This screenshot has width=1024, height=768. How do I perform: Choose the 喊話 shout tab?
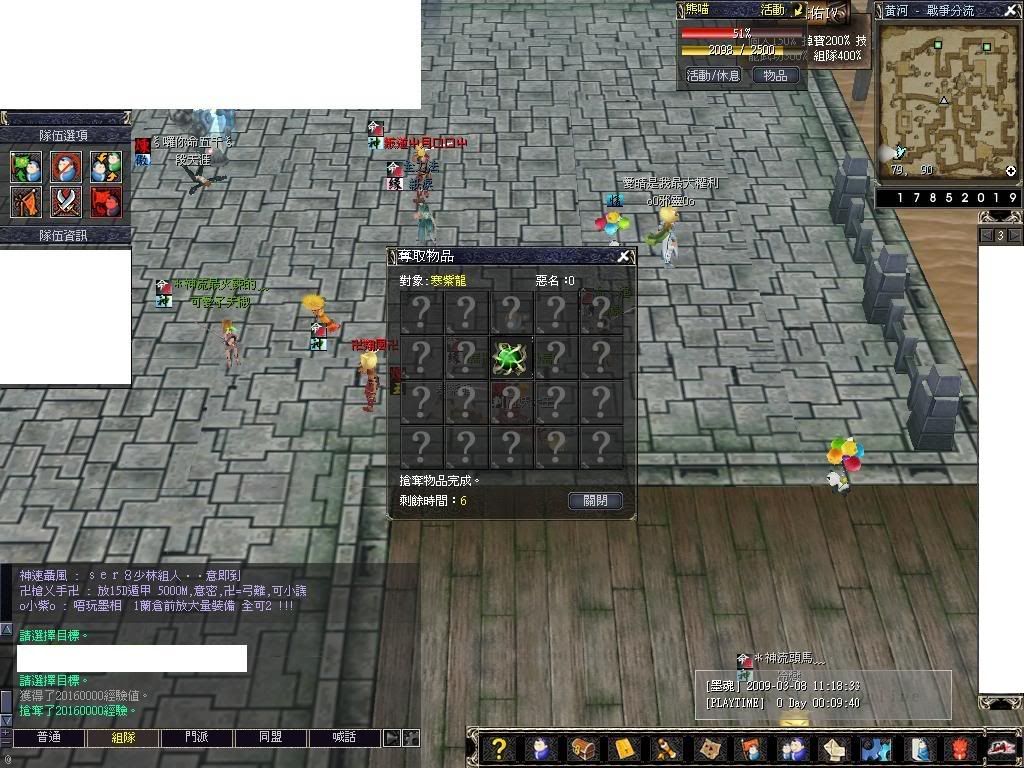coord(345,737)
